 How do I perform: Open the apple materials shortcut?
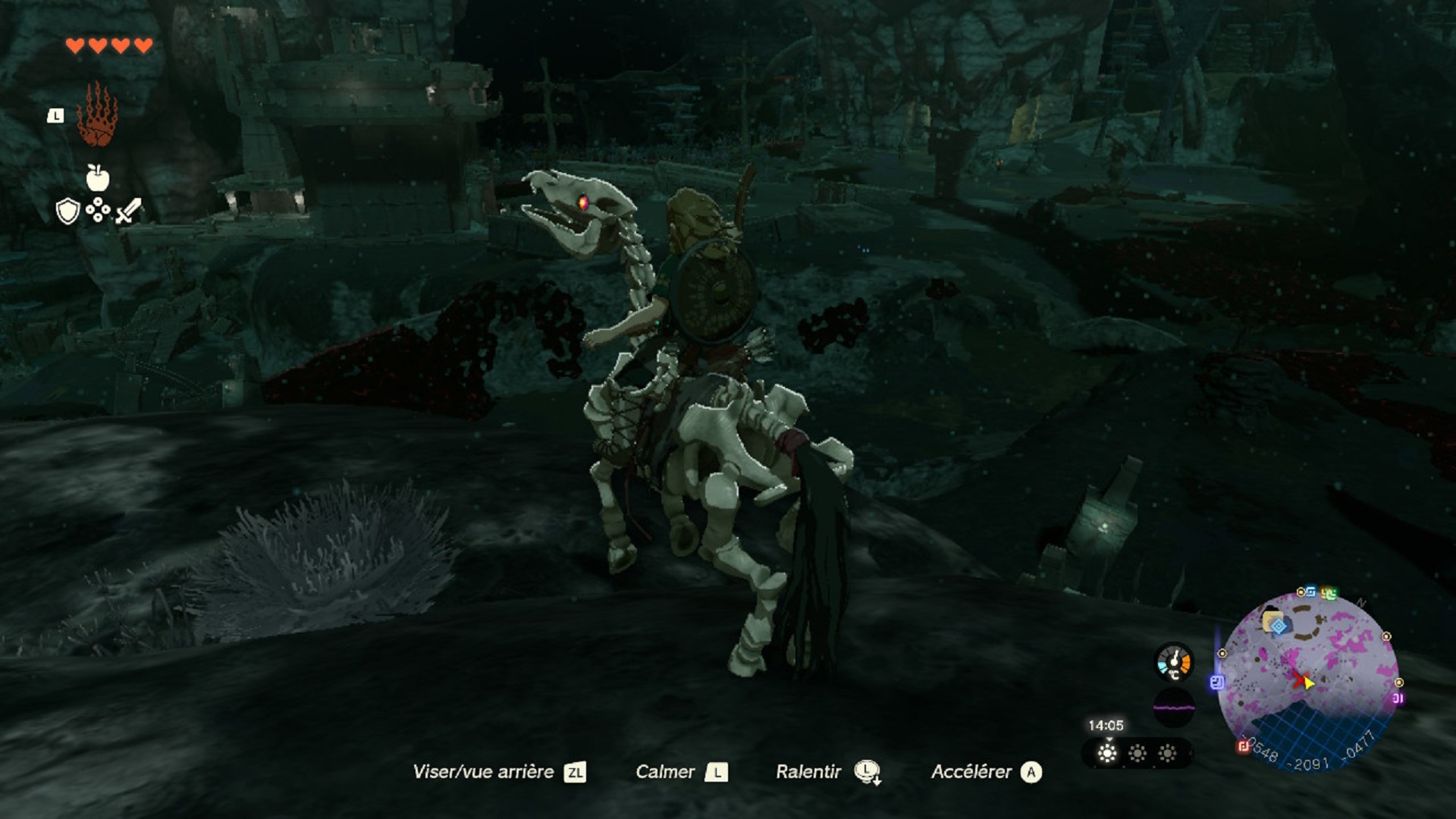[97, 178]
